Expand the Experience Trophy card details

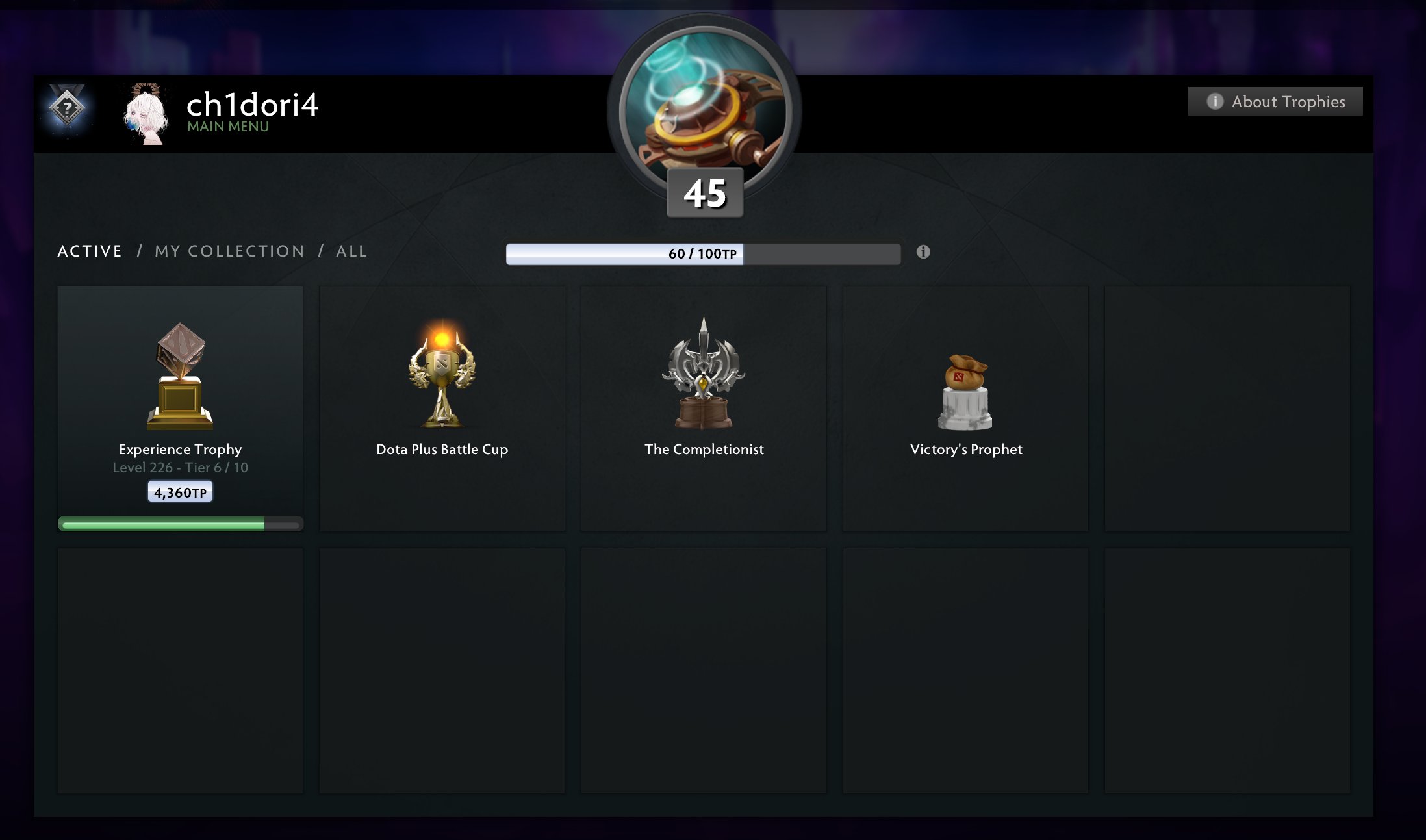click(181, 409)
